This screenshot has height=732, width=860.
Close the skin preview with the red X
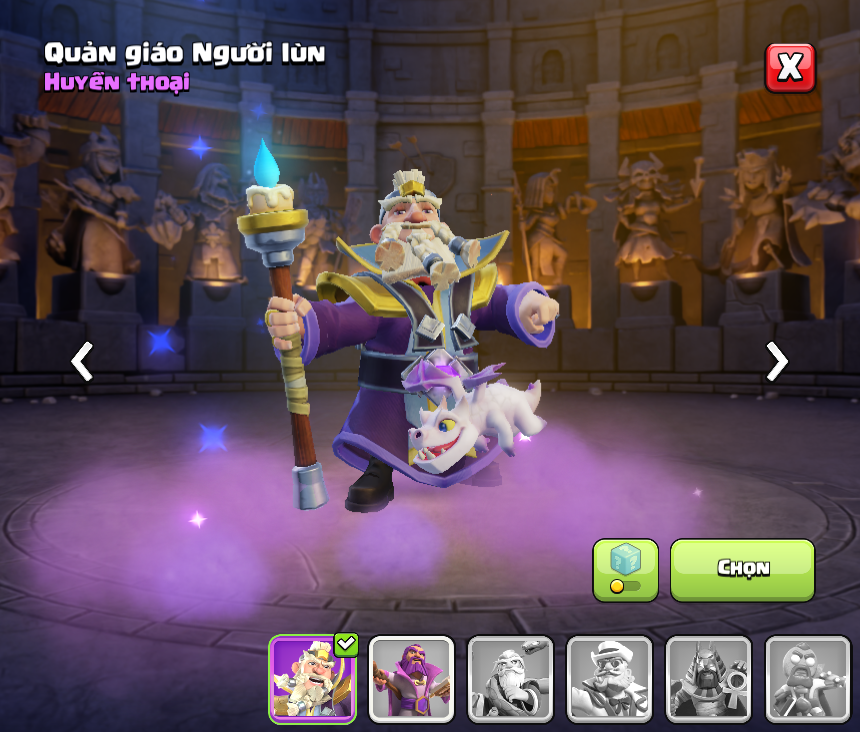(790, 68)
